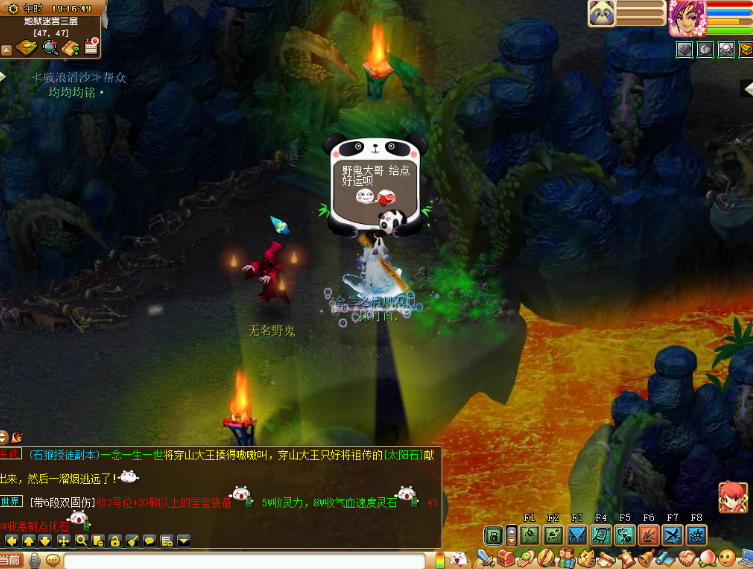Screen dimensions: 753x569
Task: Focus the chat text input box
Action: (250, 561)
